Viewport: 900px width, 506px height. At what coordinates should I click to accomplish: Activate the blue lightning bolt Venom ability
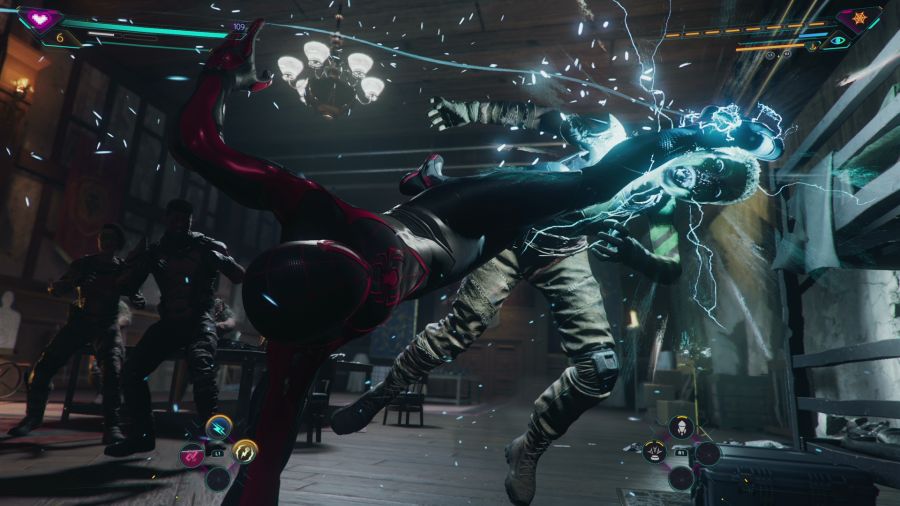coord(218,429)
